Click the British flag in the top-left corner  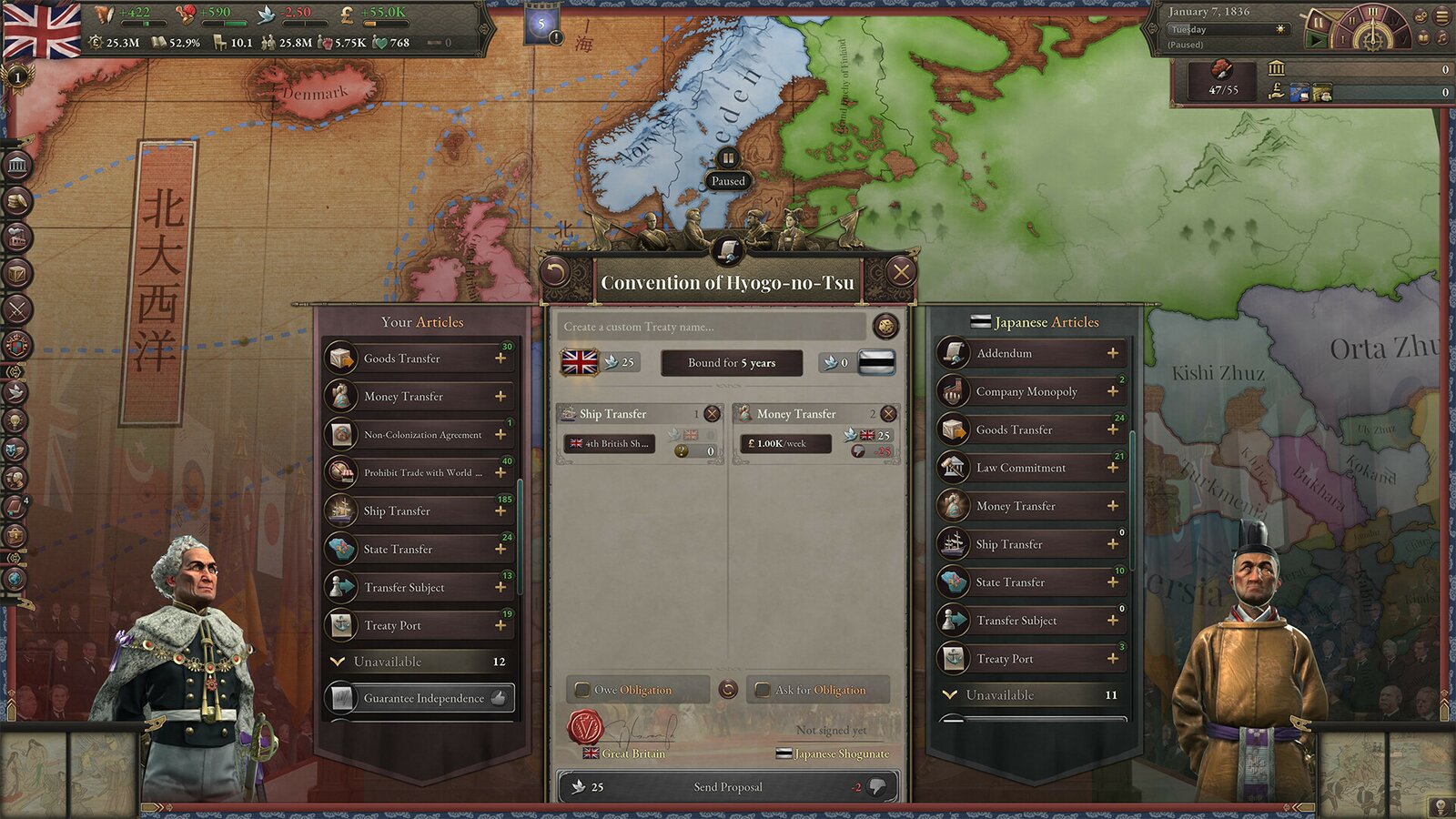tap(41, 30)
